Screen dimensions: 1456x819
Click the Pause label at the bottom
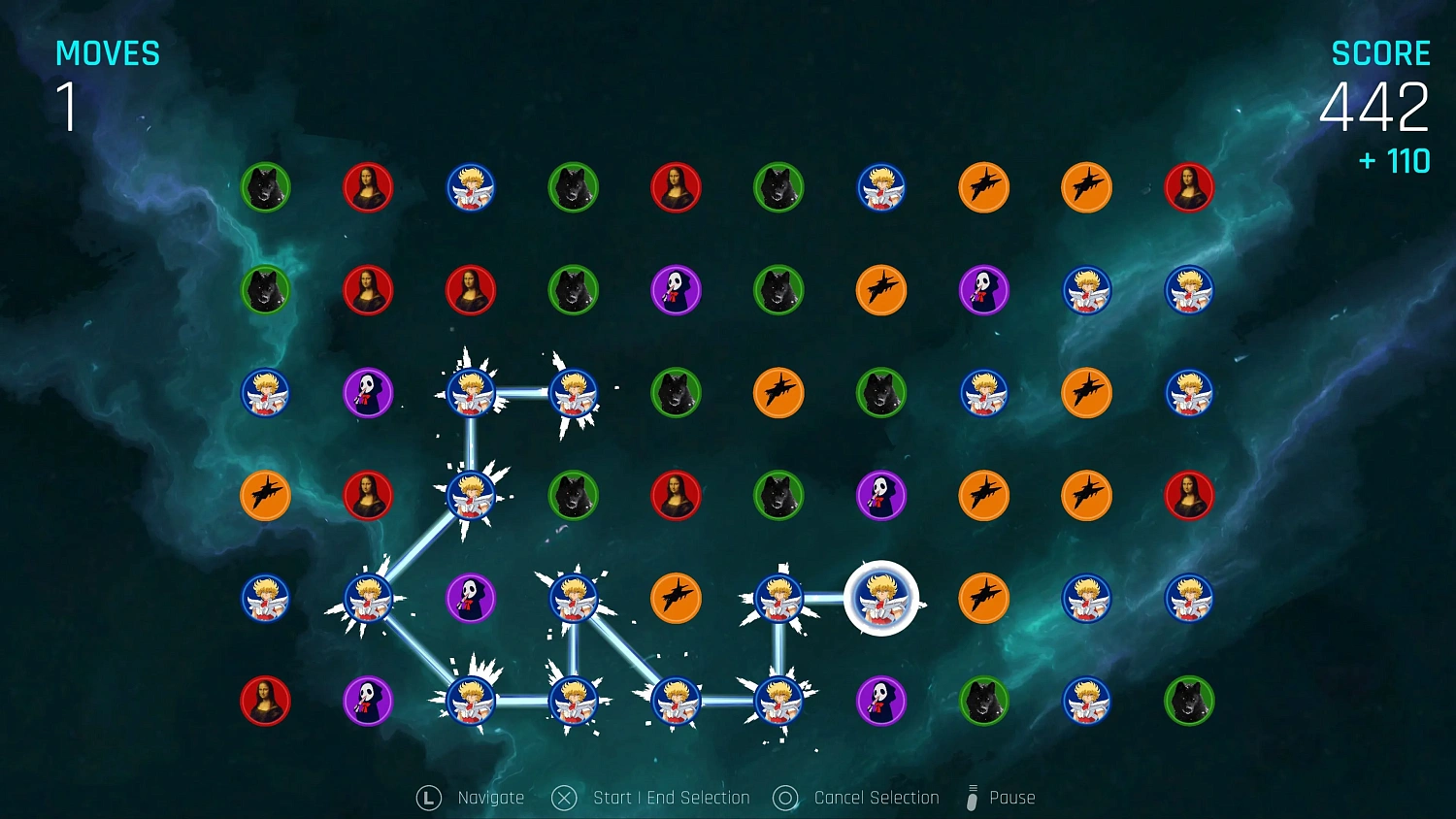click(x=1011, y=797)
